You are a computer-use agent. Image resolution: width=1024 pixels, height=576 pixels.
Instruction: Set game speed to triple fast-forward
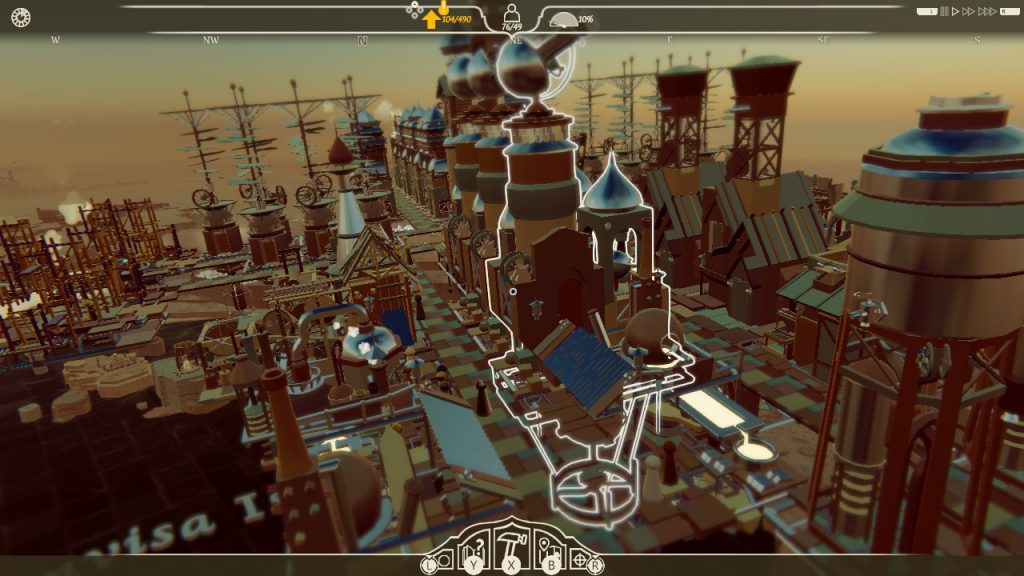click(x=986, y=12)
